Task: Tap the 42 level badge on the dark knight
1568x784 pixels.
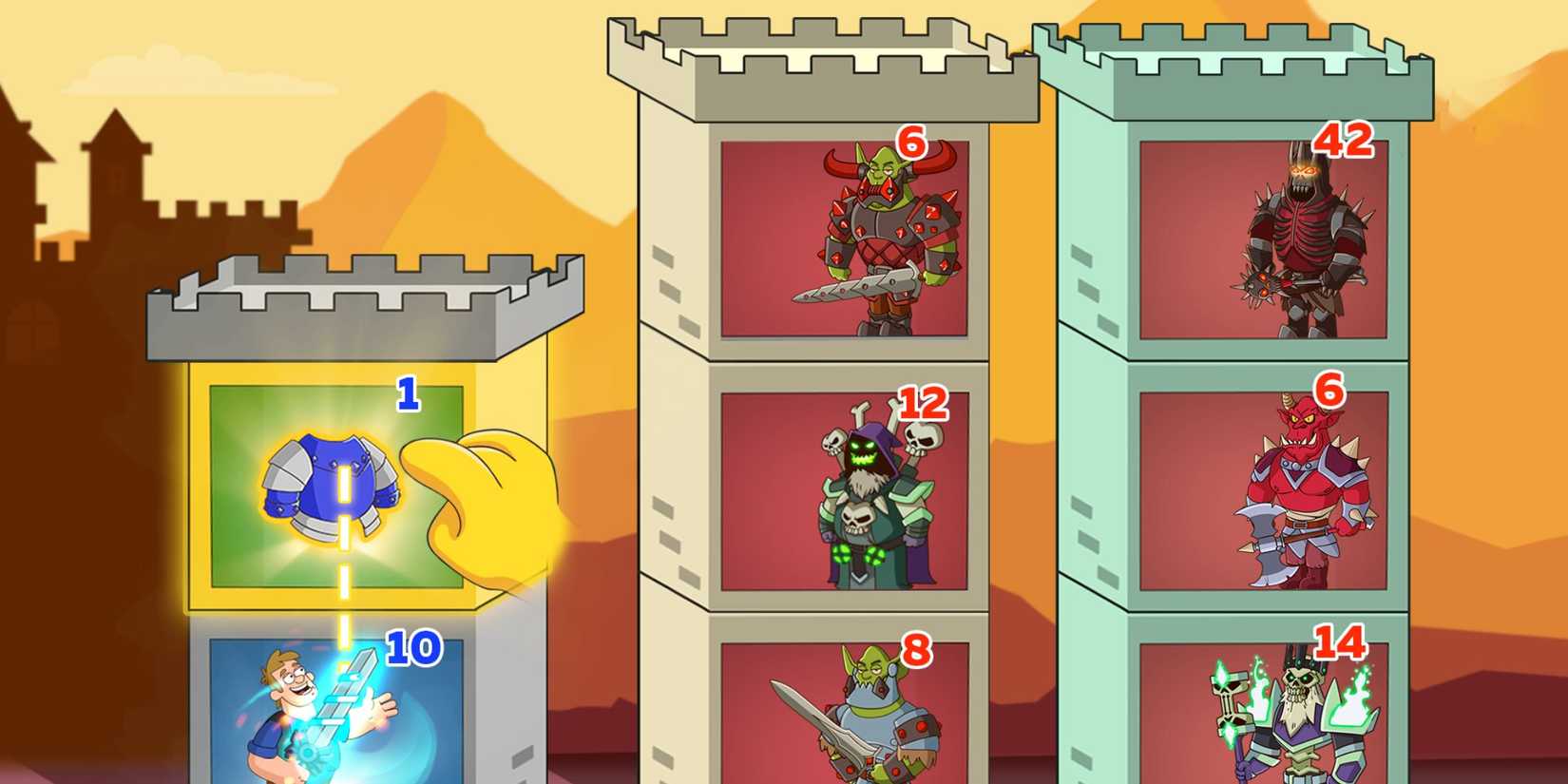Action: click(1345, 143)
